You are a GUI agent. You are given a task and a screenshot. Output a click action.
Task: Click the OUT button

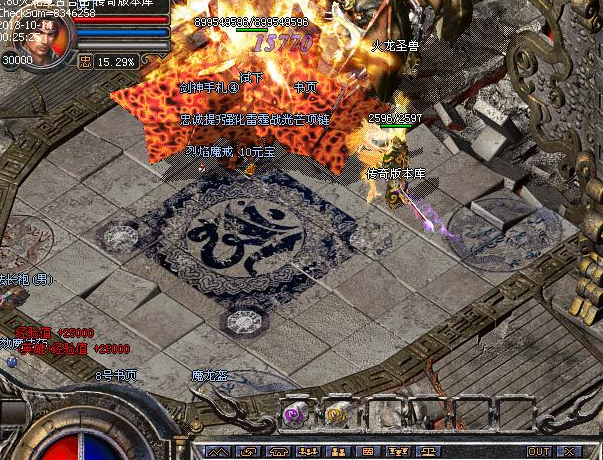coord(539,452)
